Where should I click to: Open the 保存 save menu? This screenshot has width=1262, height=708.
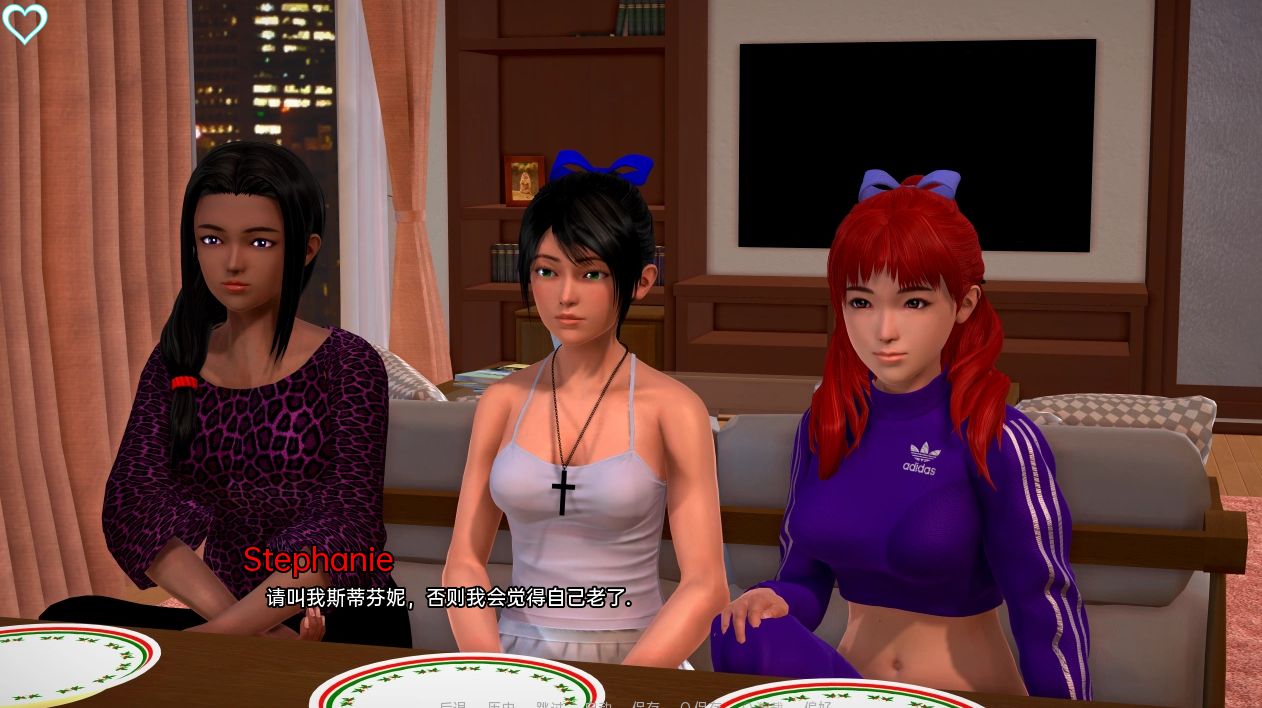pyautogui.click(x=646, y=705)
